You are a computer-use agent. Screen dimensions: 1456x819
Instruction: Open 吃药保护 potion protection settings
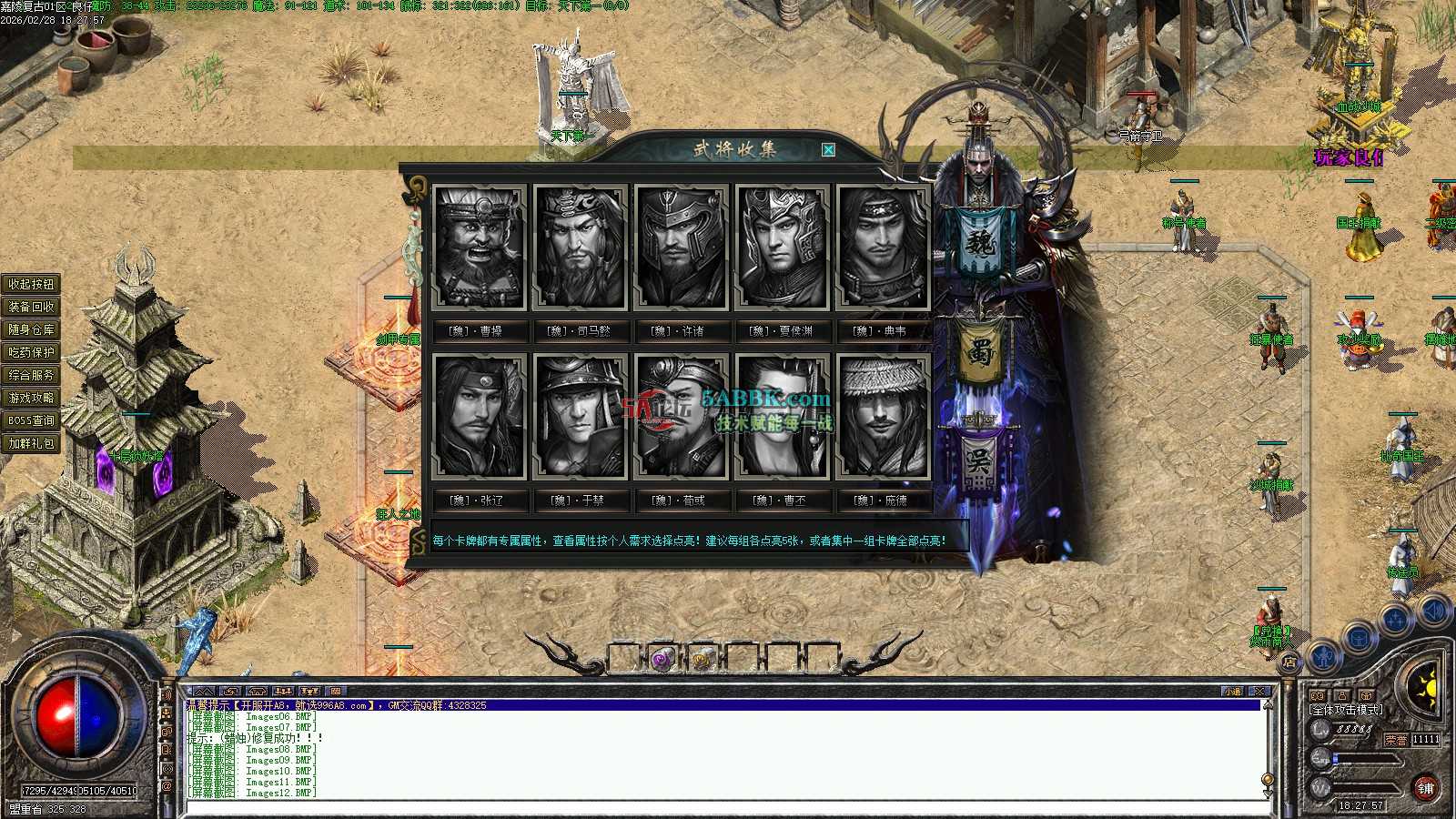coord(32,352)
